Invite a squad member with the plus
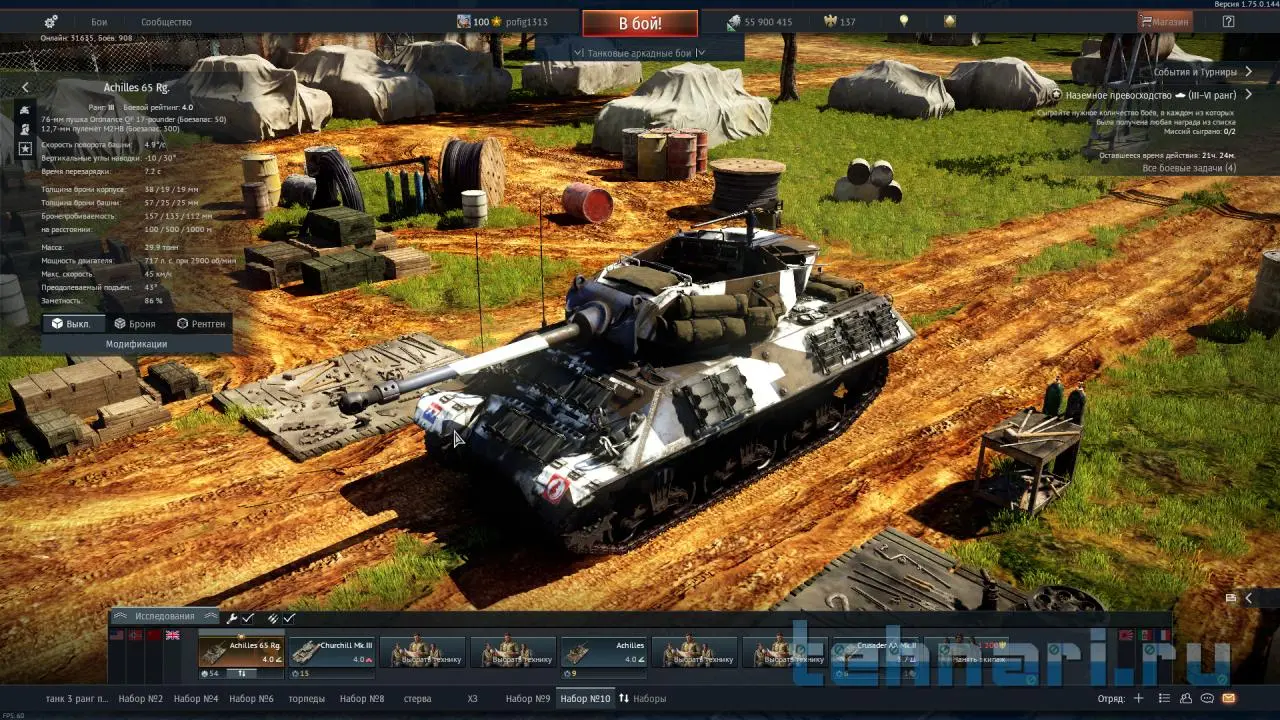The image size is (1280, 720). pos(1137,699)
